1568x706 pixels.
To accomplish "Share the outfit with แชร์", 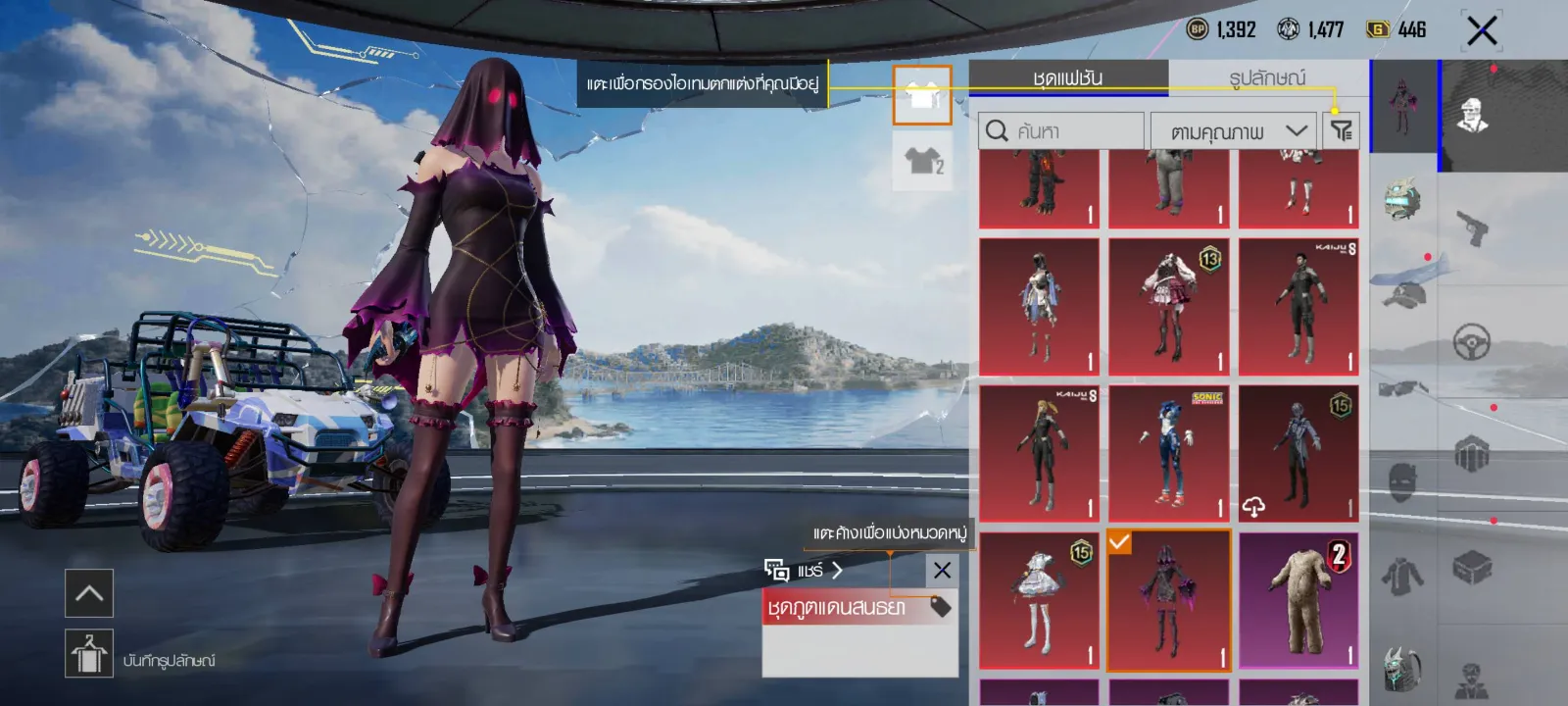I will pyautogui.click(x=805, y=570).
